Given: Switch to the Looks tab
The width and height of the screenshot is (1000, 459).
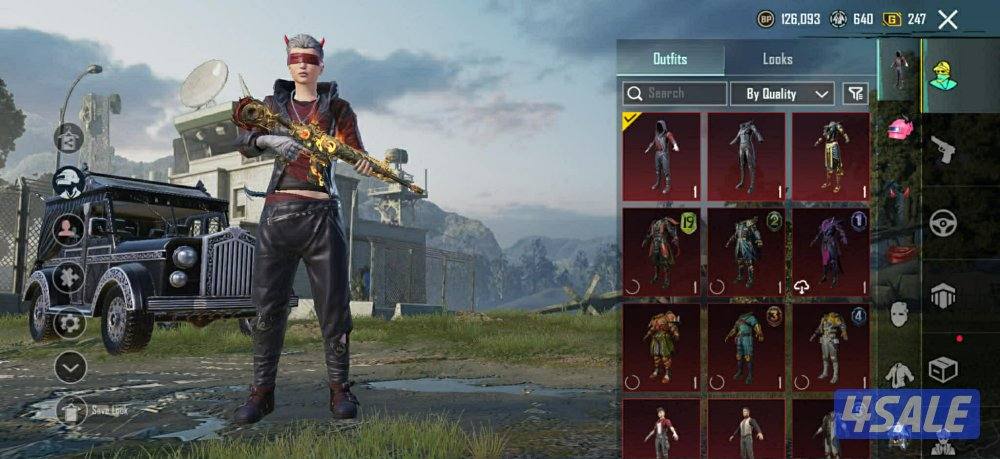Looking at the screenshot, I should 777,59.
